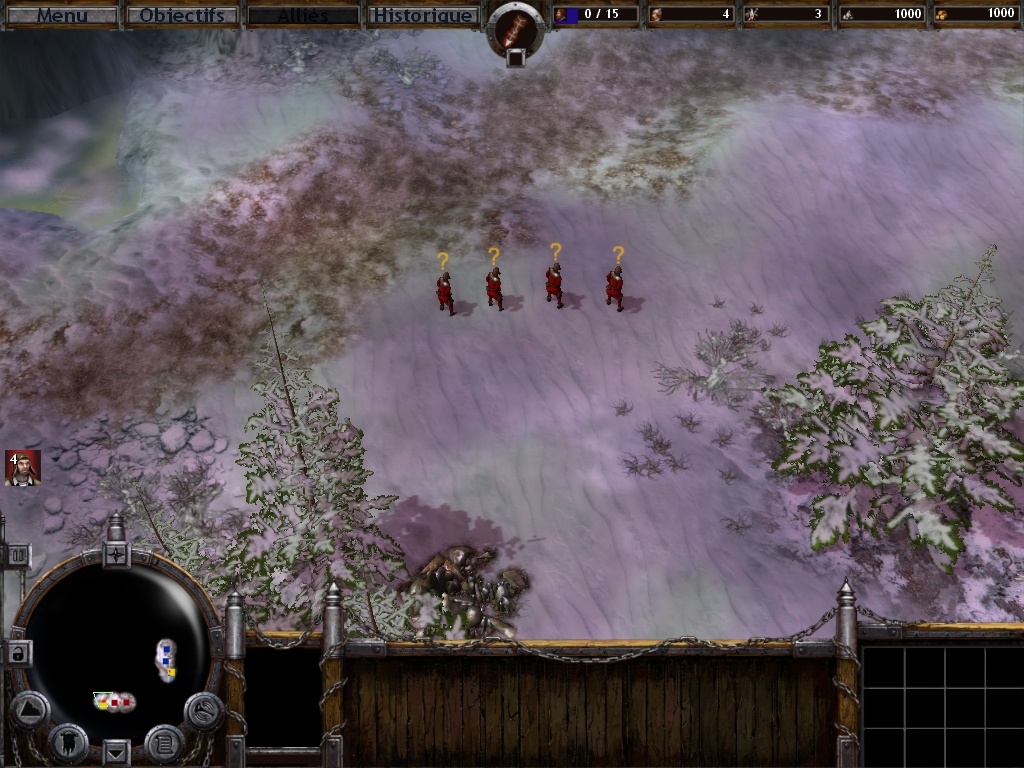1024x768 pixels.
Task: Activate the horn signal button
Action: coord(203,710)
